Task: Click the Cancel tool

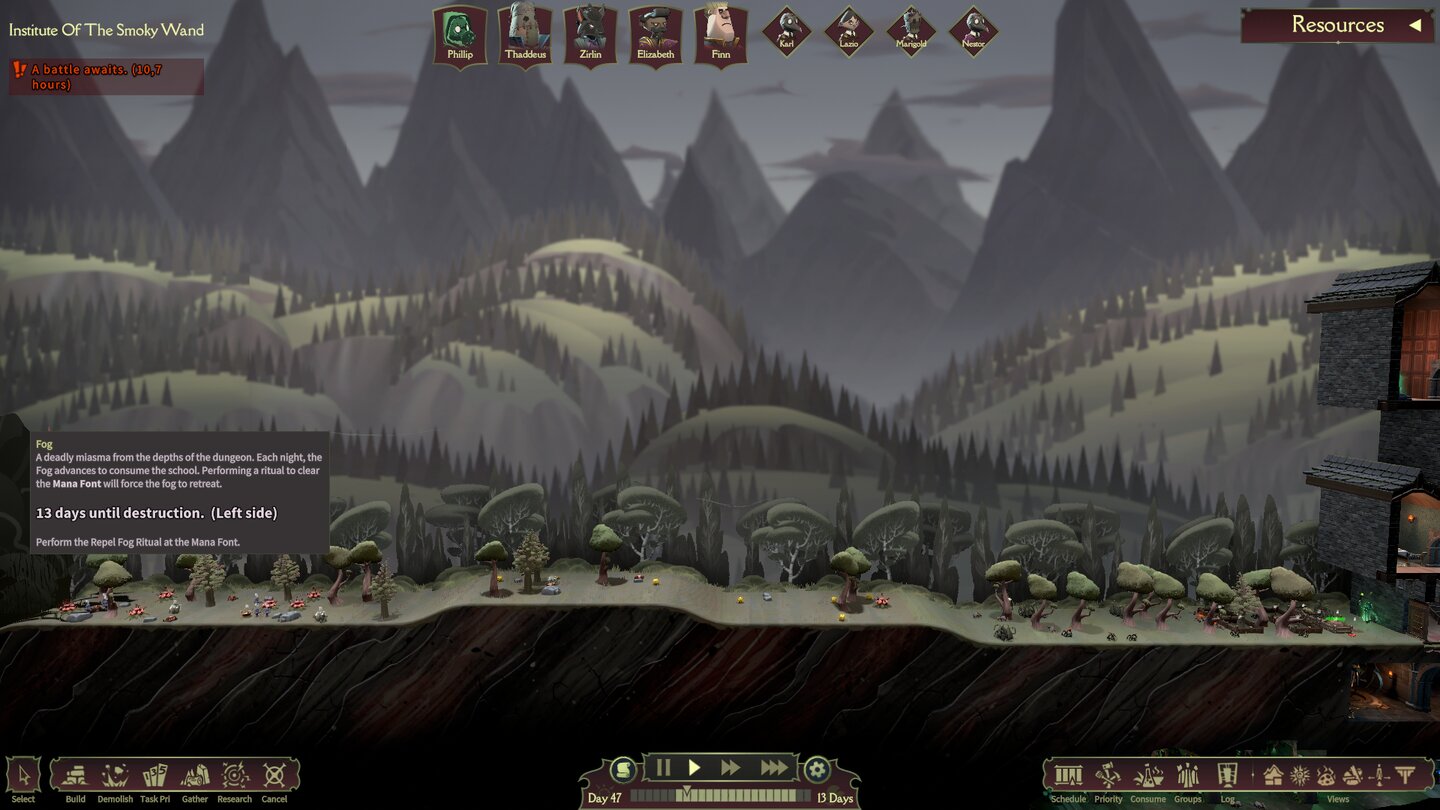Action: coord(274,776)
